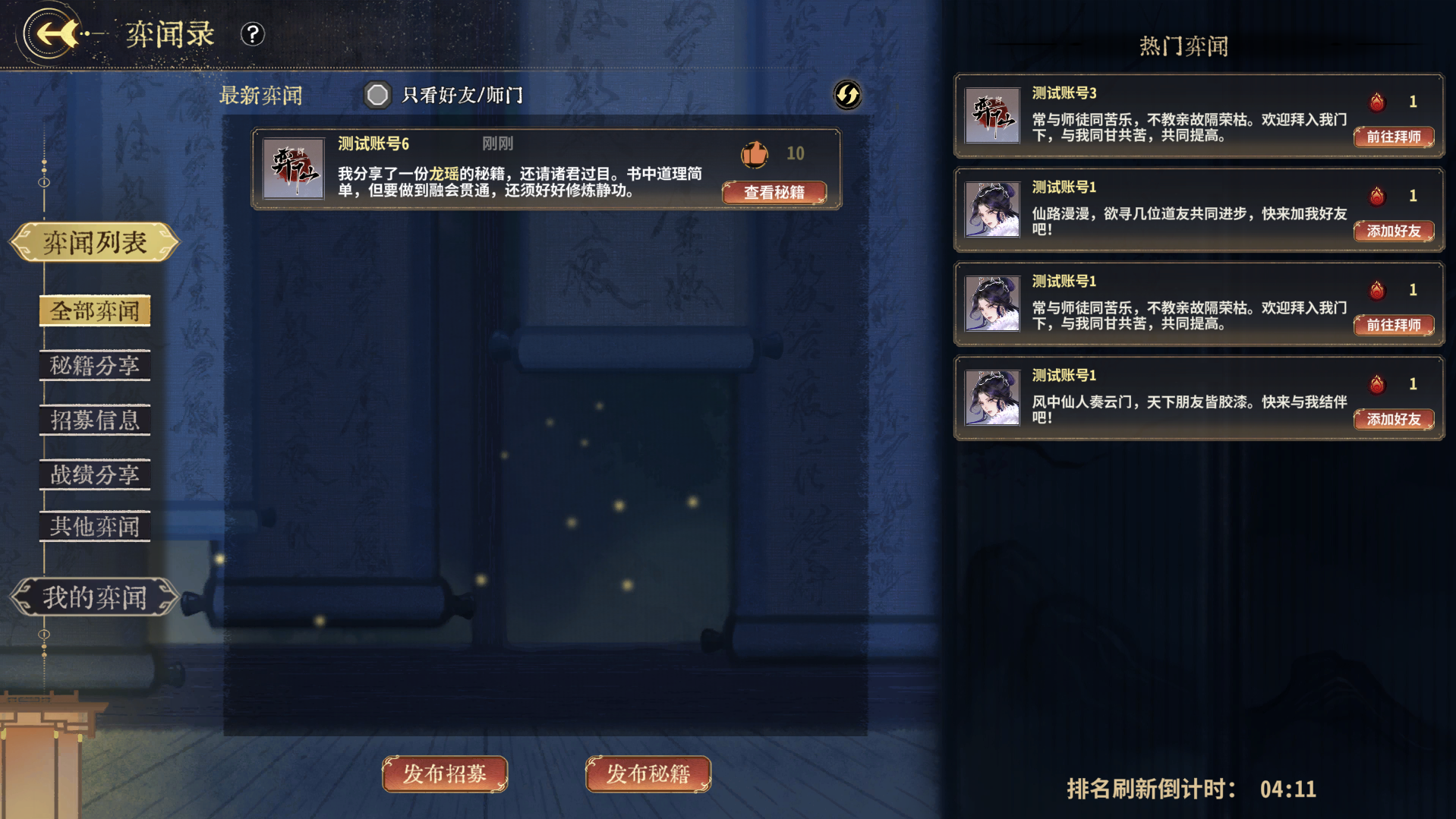Click the flame icon beside the last hot post
The image size is (1456, 819).
point(1376,384)
